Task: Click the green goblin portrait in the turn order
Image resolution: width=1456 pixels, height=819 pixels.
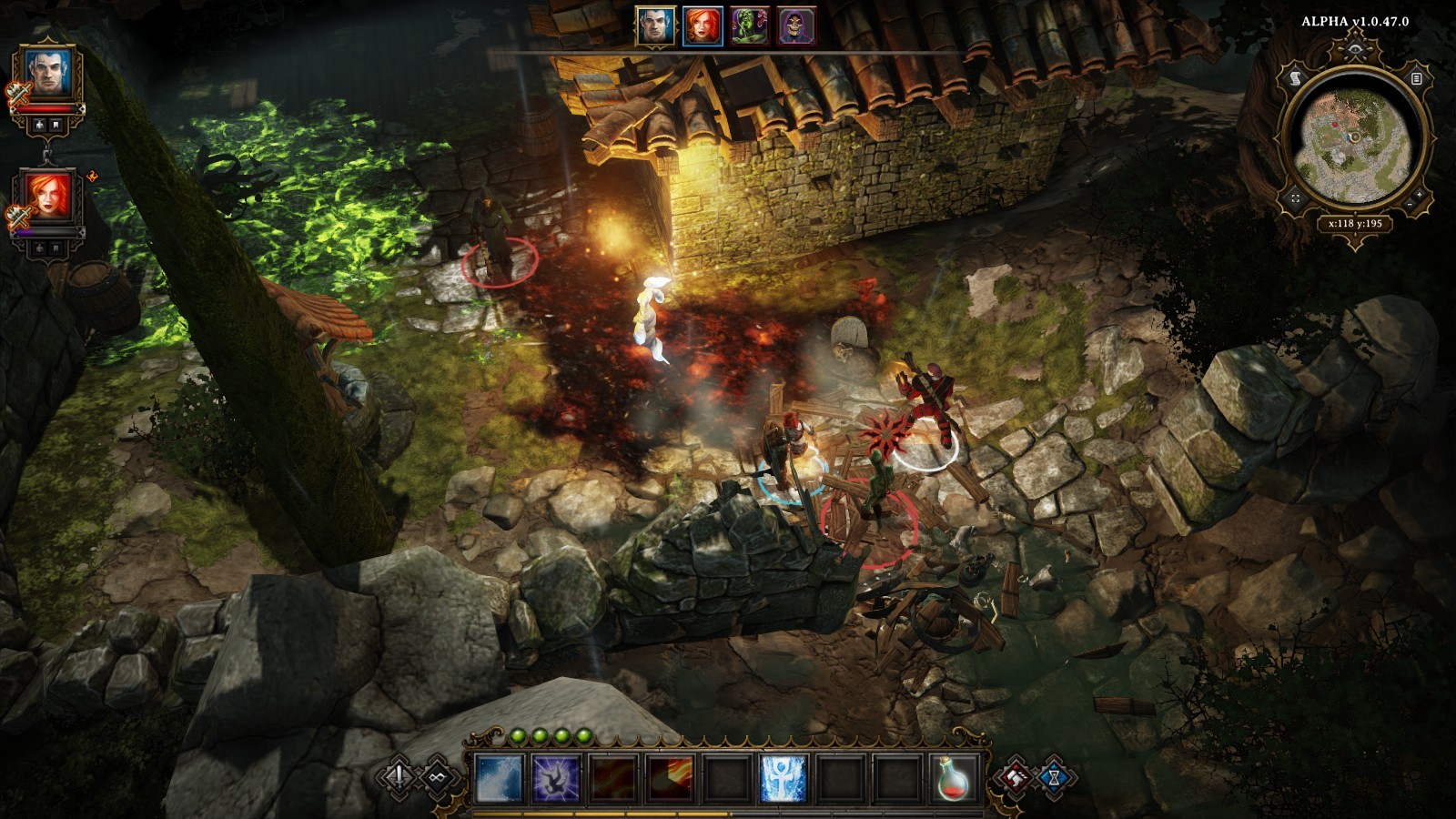Action: (x=749, y=27)
